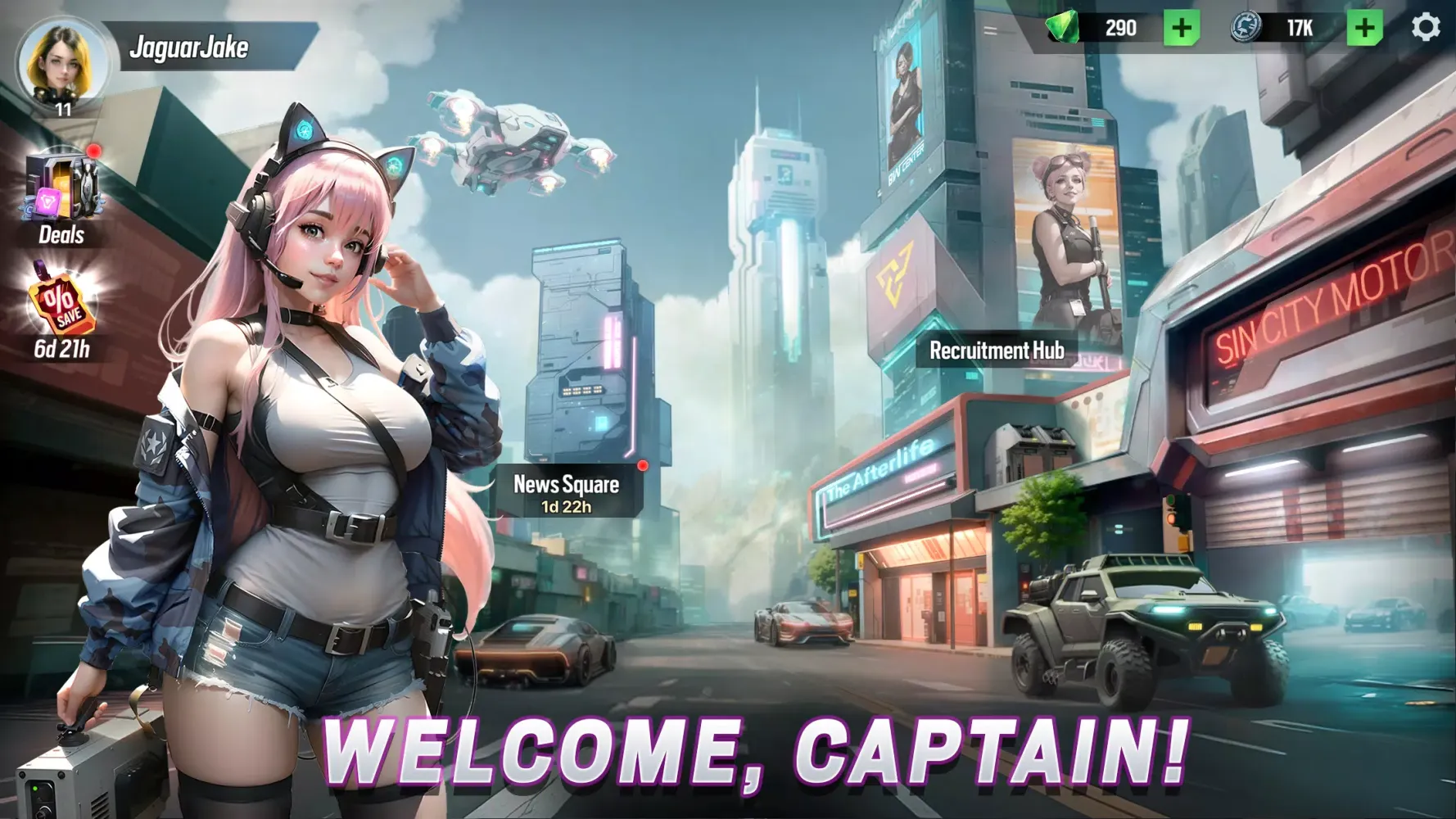Viewport: 1456px width, 819px height.
Task: Open the Settings gear
Action: [1427, 27]
